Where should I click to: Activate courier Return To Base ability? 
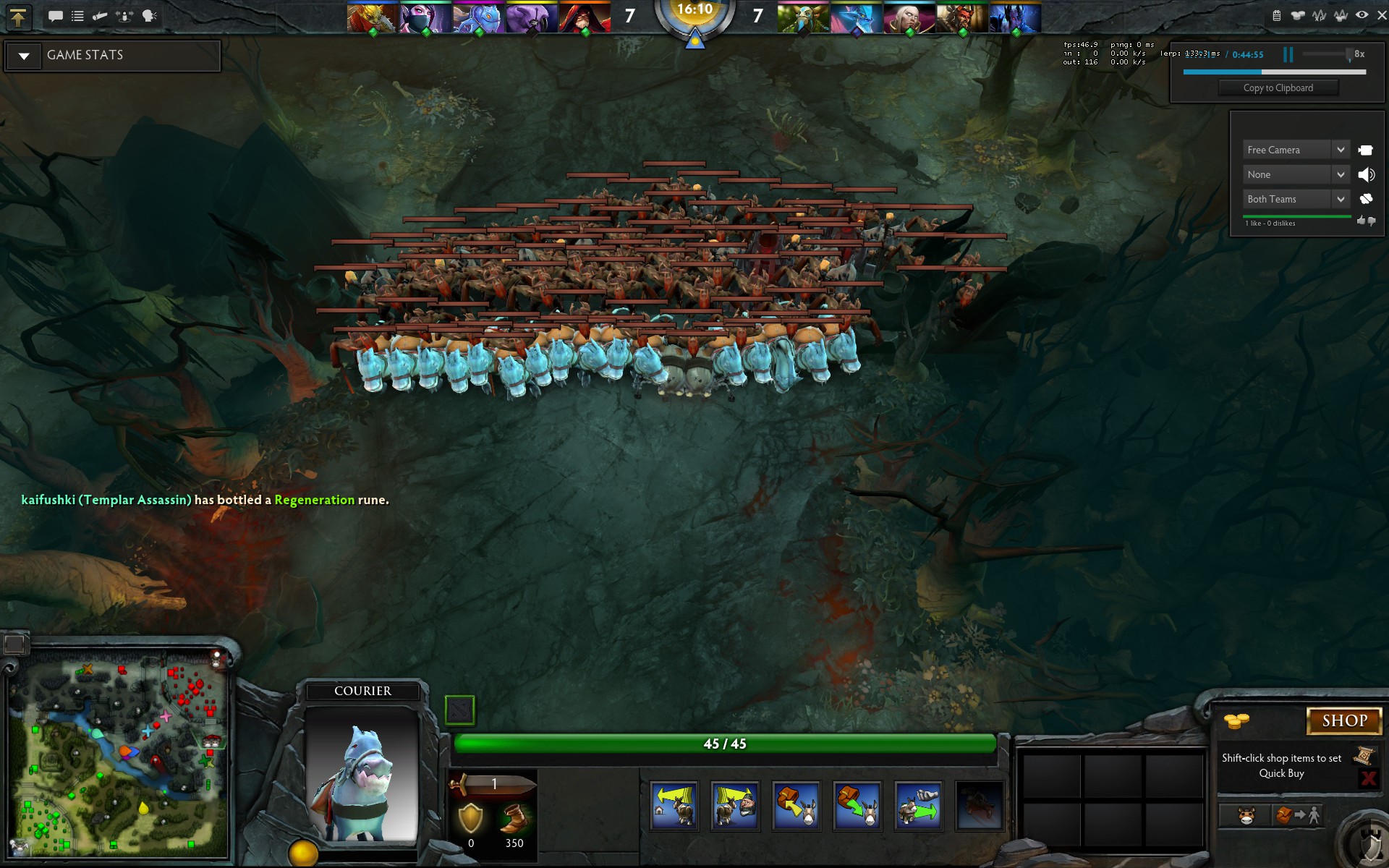click(674, 806)
